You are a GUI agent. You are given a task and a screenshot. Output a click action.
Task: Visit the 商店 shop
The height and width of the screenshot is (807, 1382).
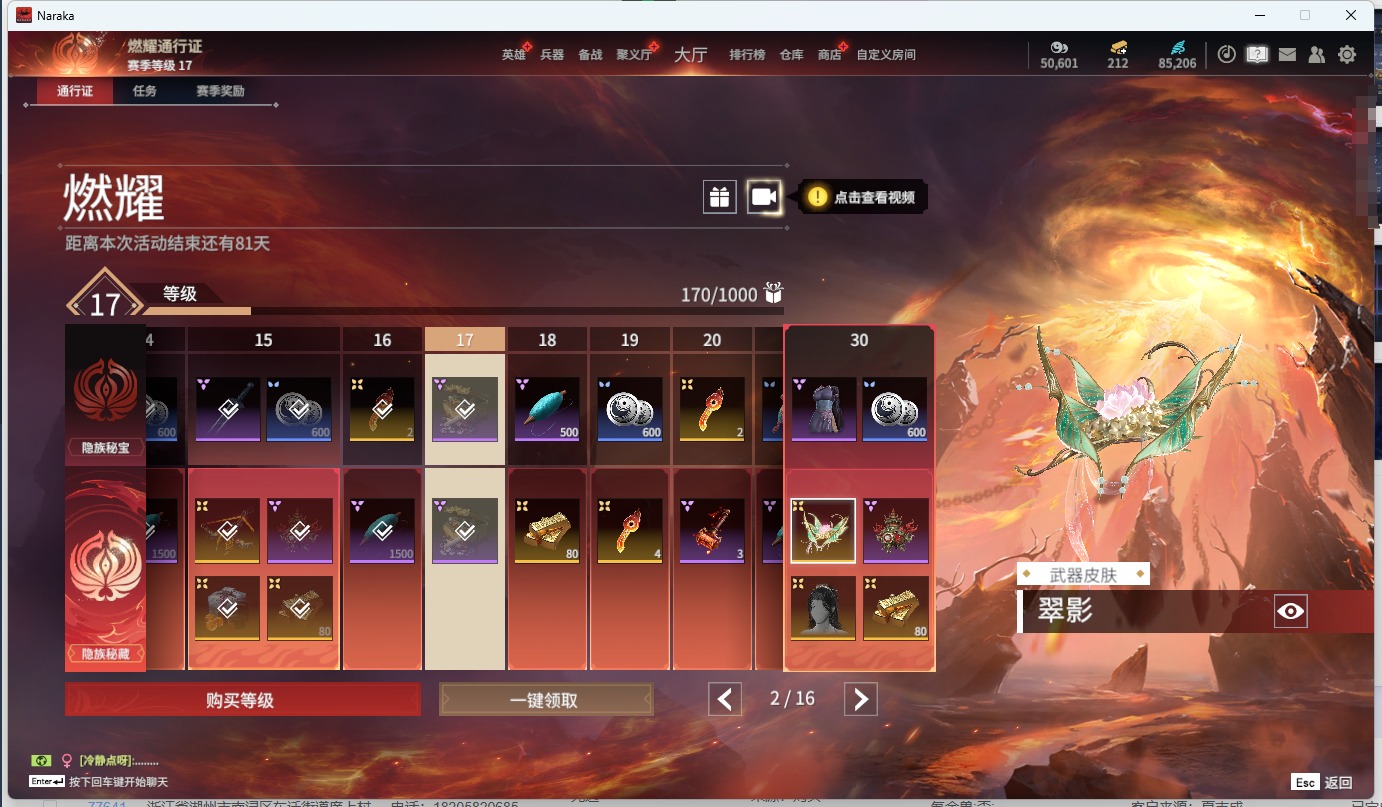pos(829,55)
